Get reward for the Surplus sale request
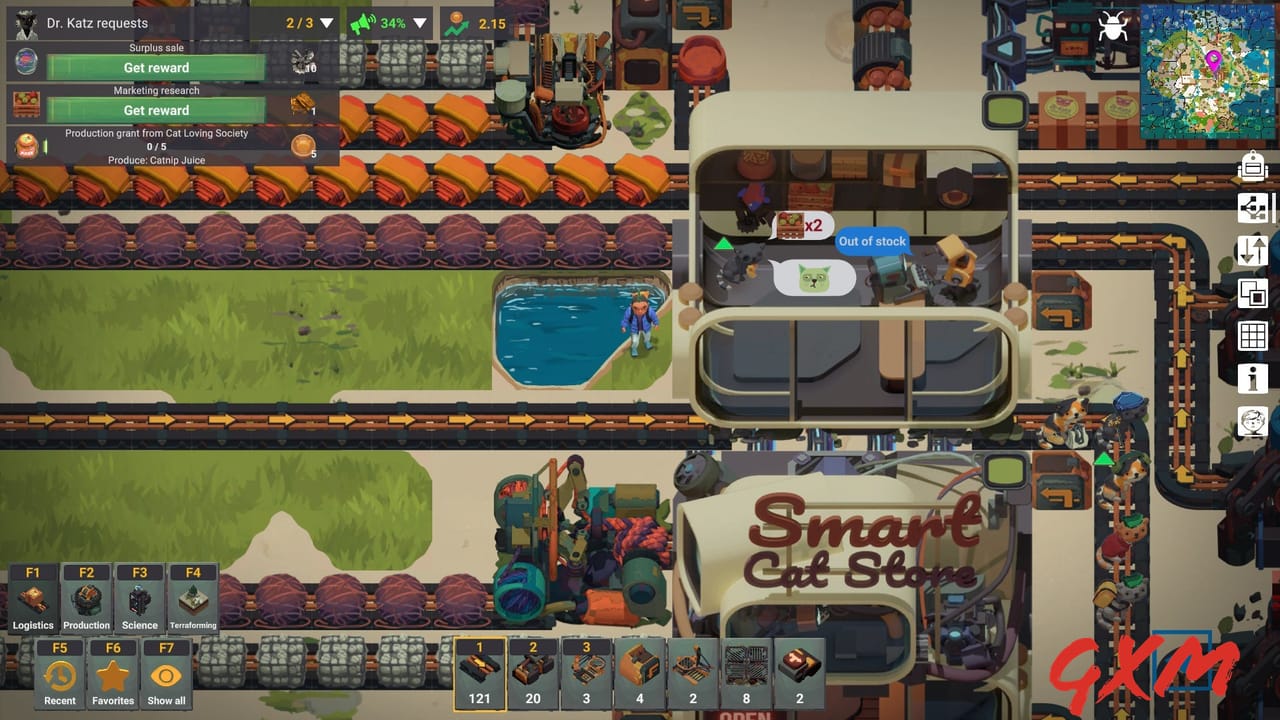The image size is (1280, 720). 156,67
